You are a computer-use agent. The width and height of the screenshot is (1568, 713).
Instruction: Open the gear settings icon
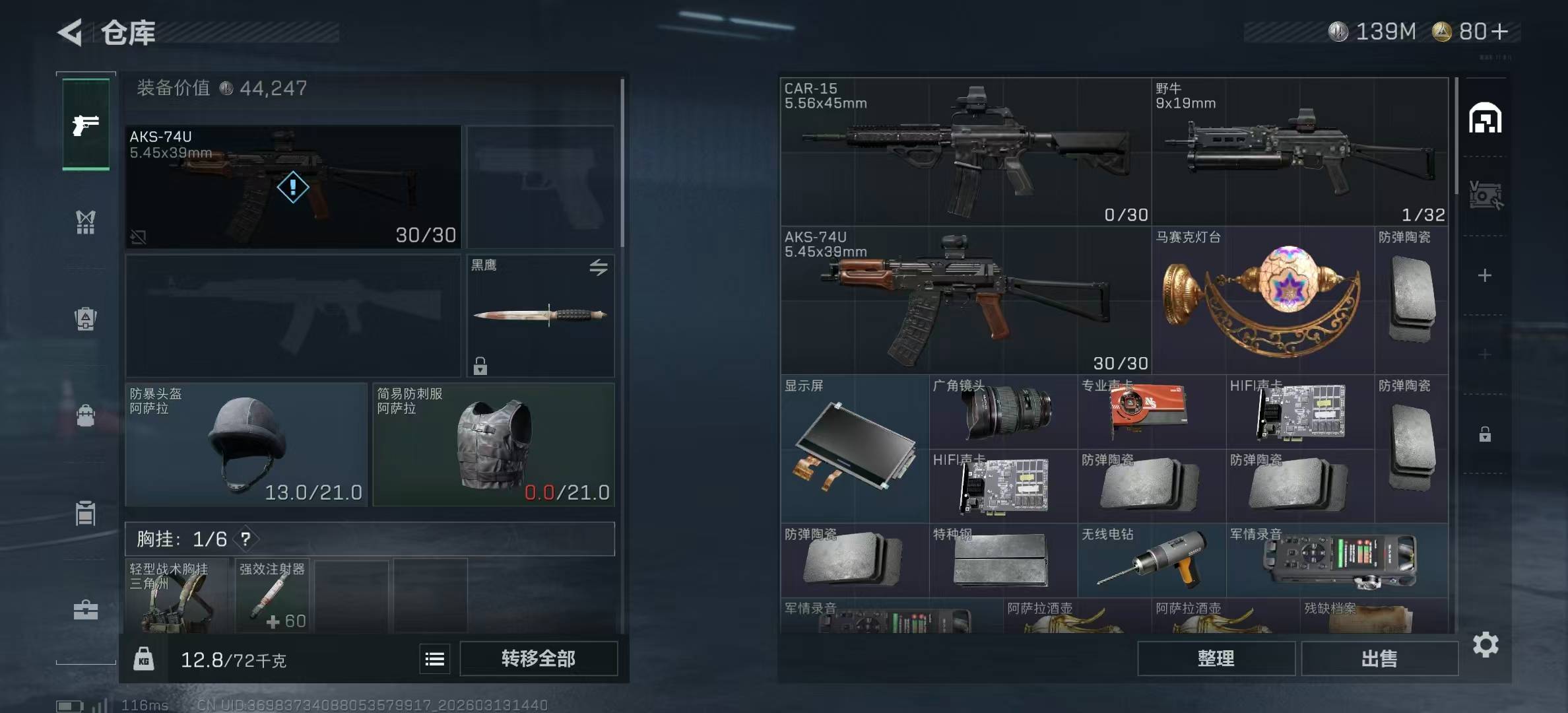(1486, 644)
